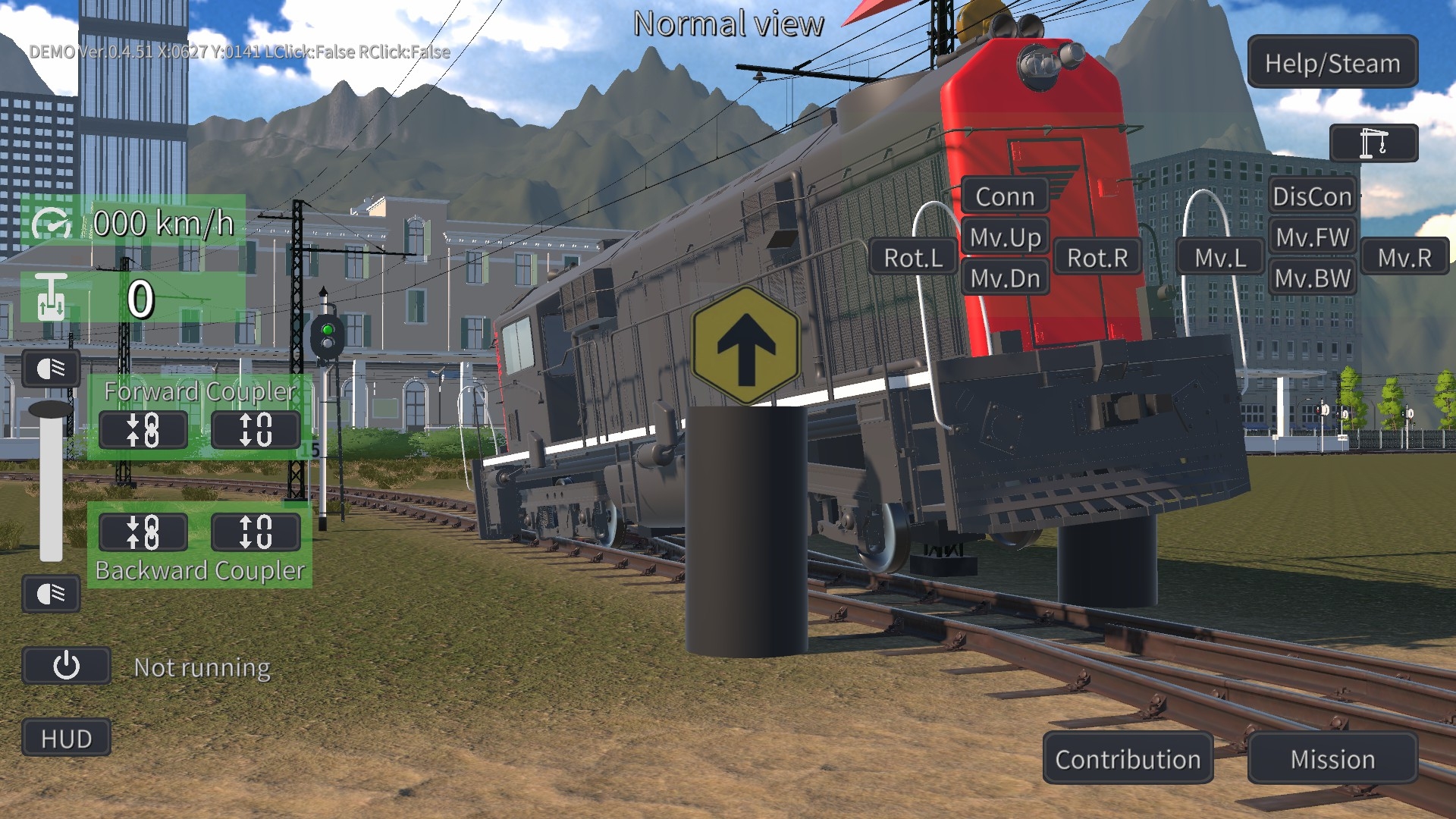Activate the DisCon button
This screenshot has height=819, width=1456.
pyautogui.click(x=1312, y=196)
